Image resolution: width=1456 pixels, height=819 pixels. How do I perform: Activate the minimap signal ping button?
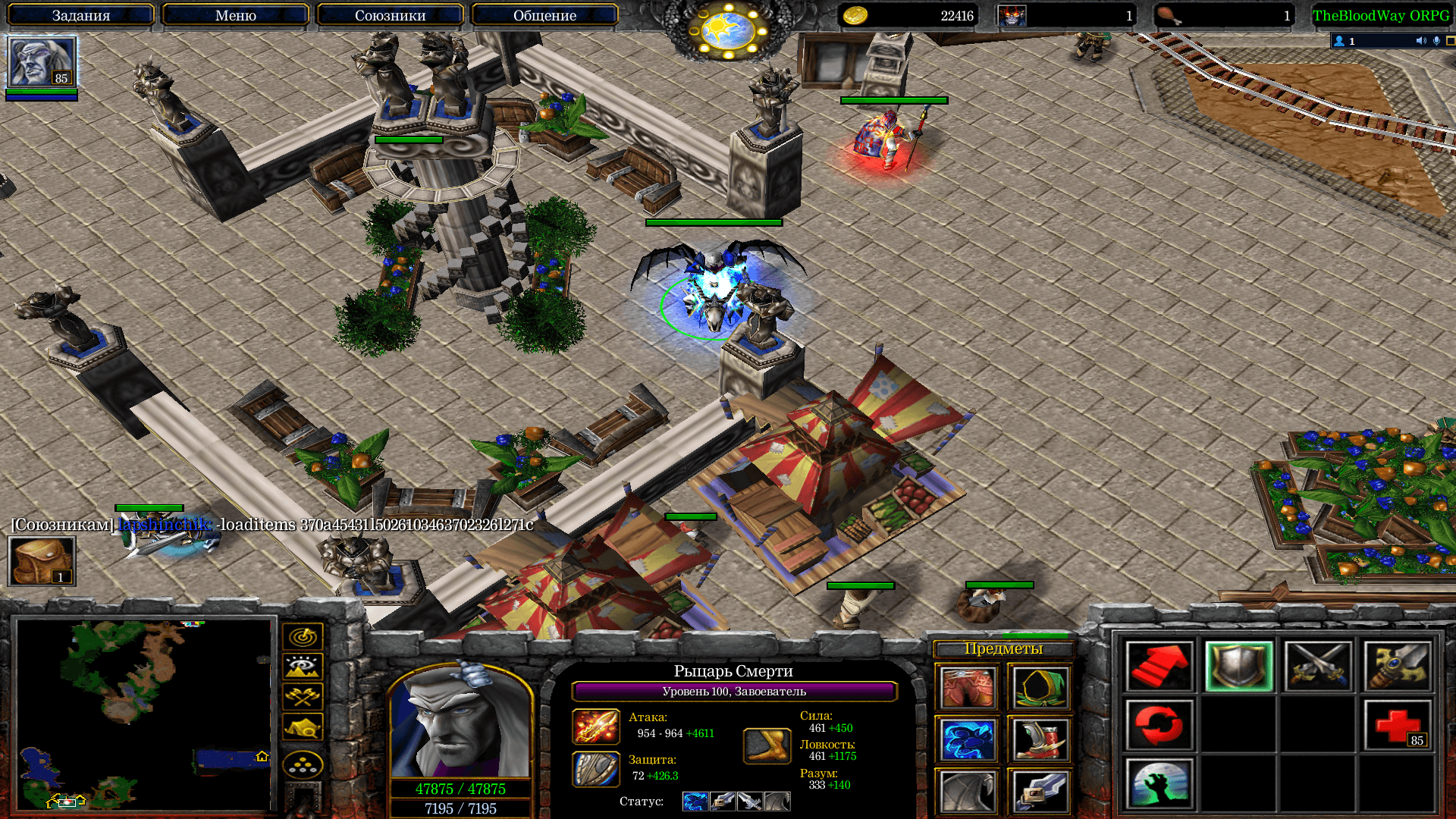(303, 637)
